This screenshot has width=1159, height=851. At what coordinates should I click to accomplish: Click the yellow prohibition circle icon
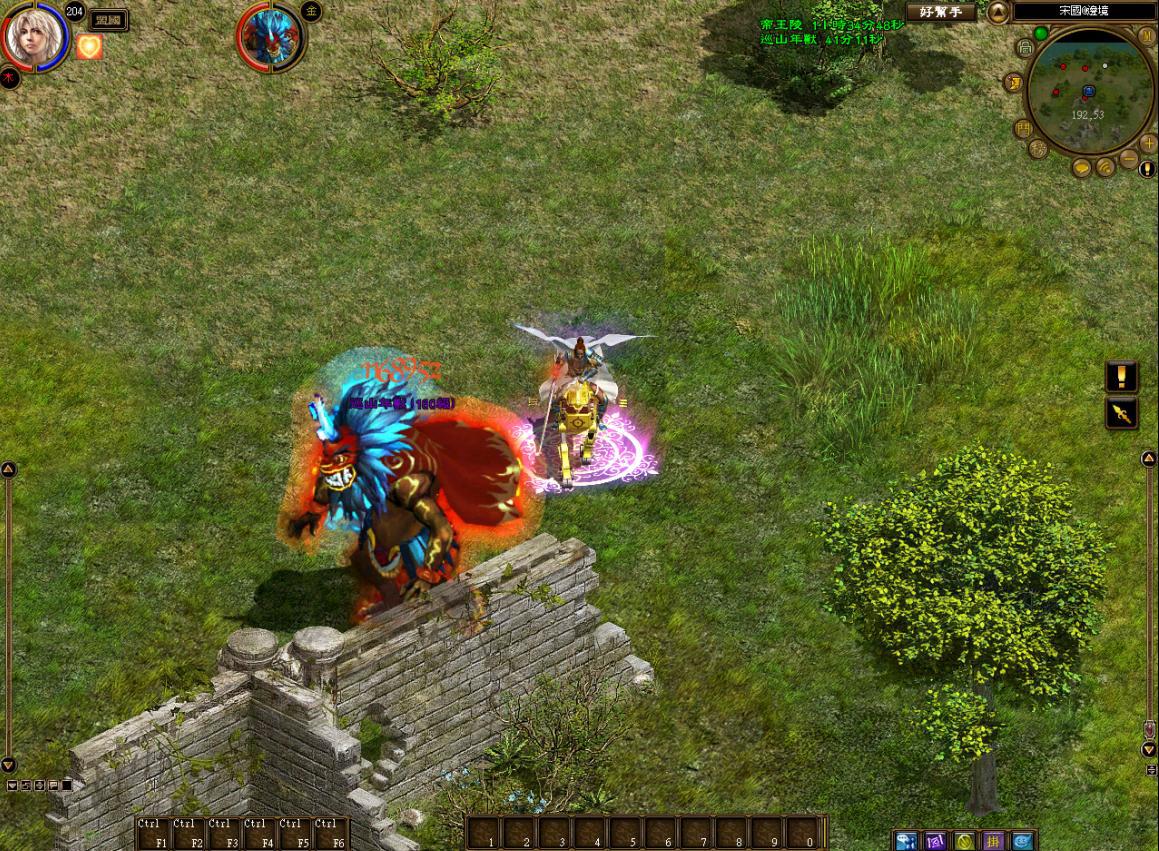964,840
